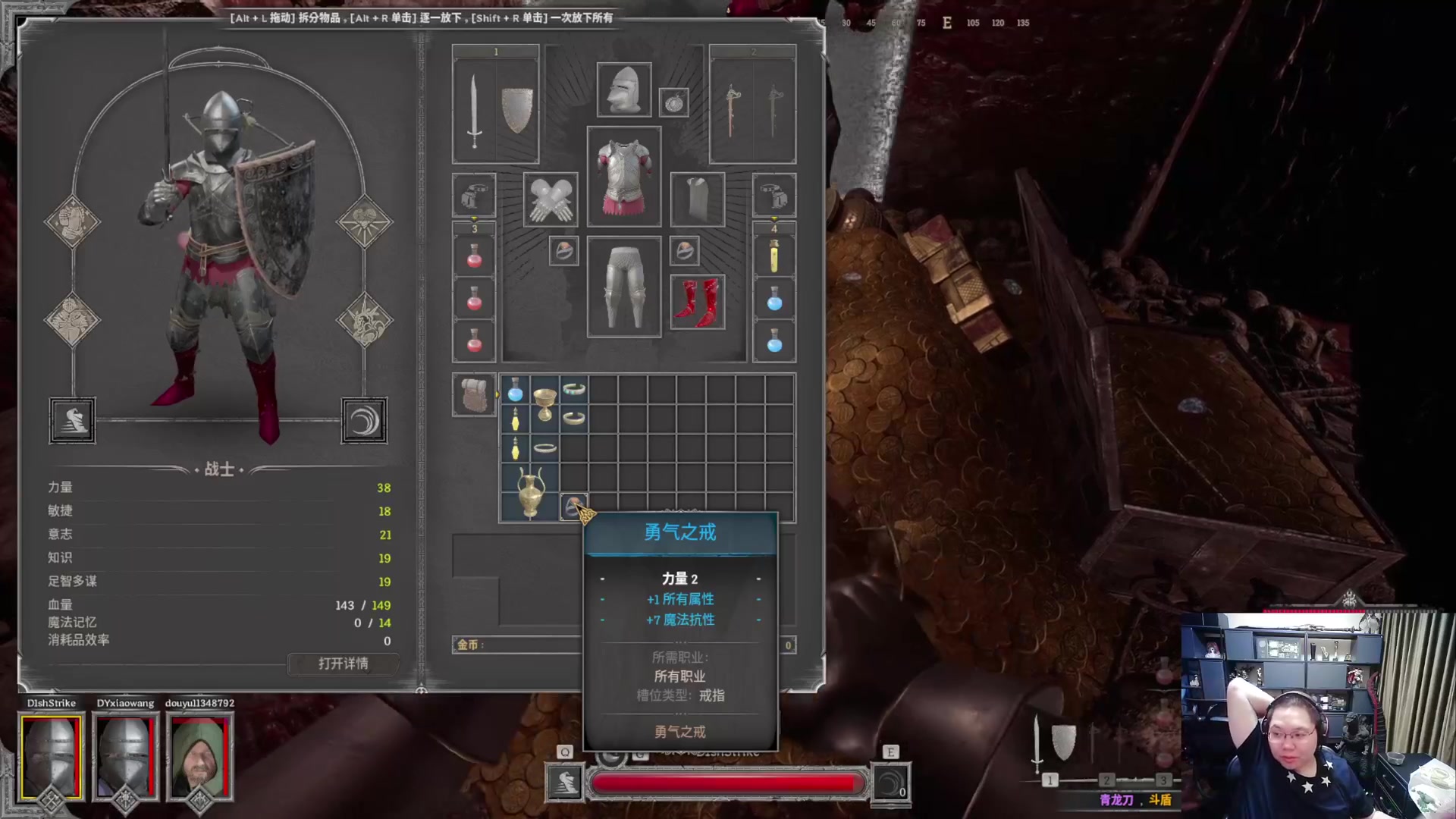1456x819 pixels.
Task: Select the equipped chest plate armor
Action: (623, 177)
